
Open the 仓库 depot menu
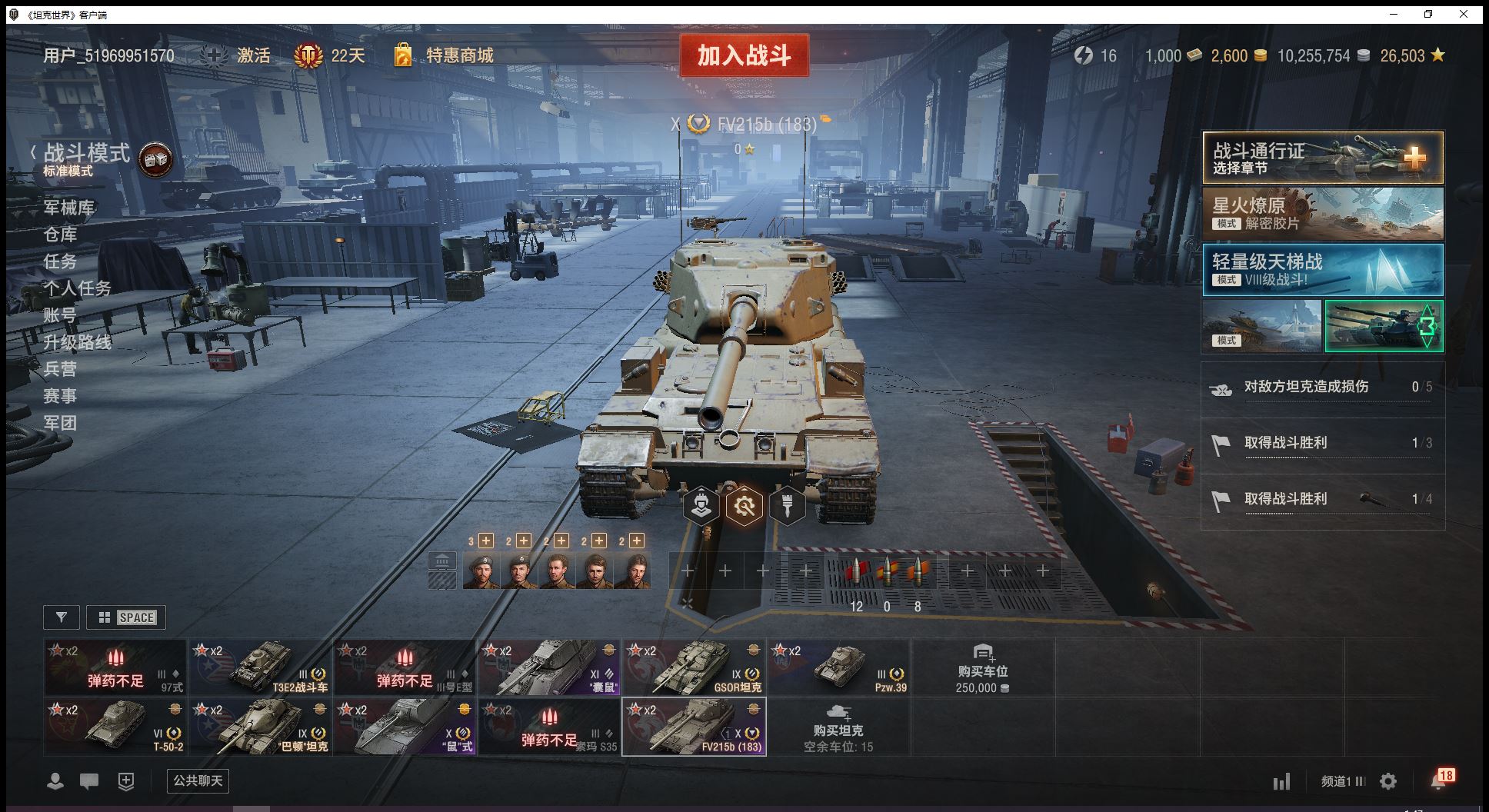(60, 235)
